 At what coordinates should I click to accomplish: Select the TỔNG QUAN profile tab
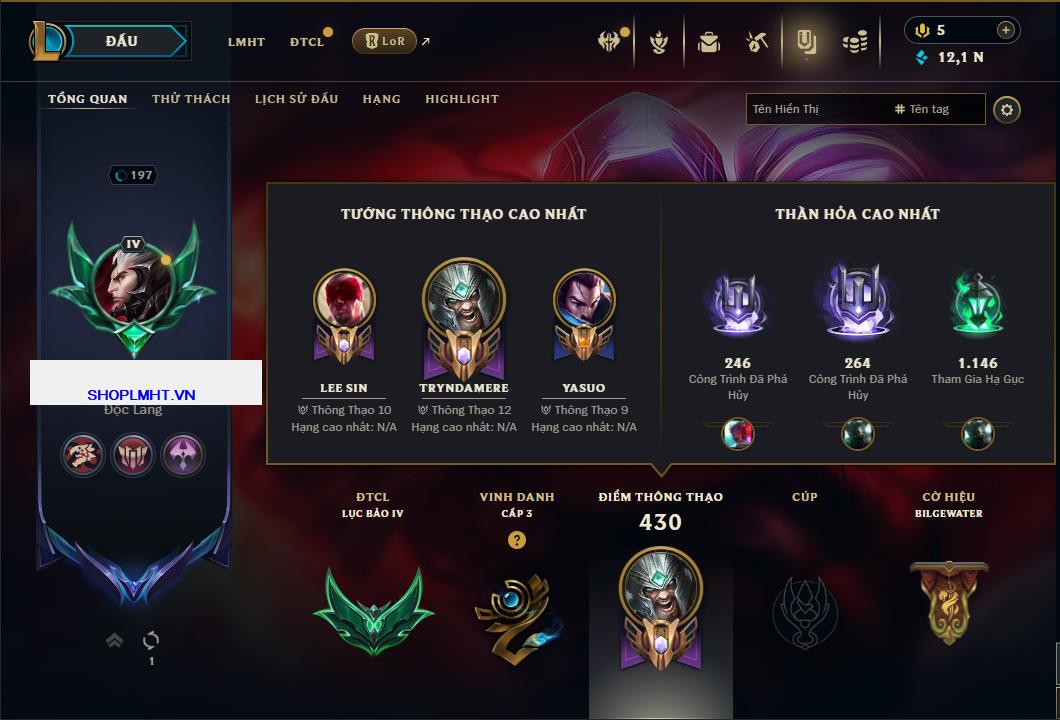pyautogui.click(x=88, y=99)
